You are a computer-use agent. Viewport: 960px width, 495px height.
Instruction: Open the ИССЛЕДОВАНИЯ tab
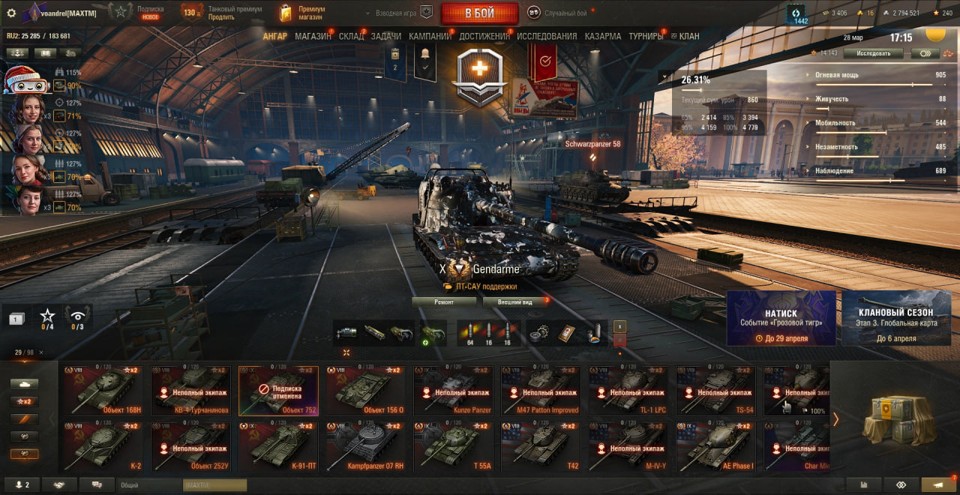547,37
